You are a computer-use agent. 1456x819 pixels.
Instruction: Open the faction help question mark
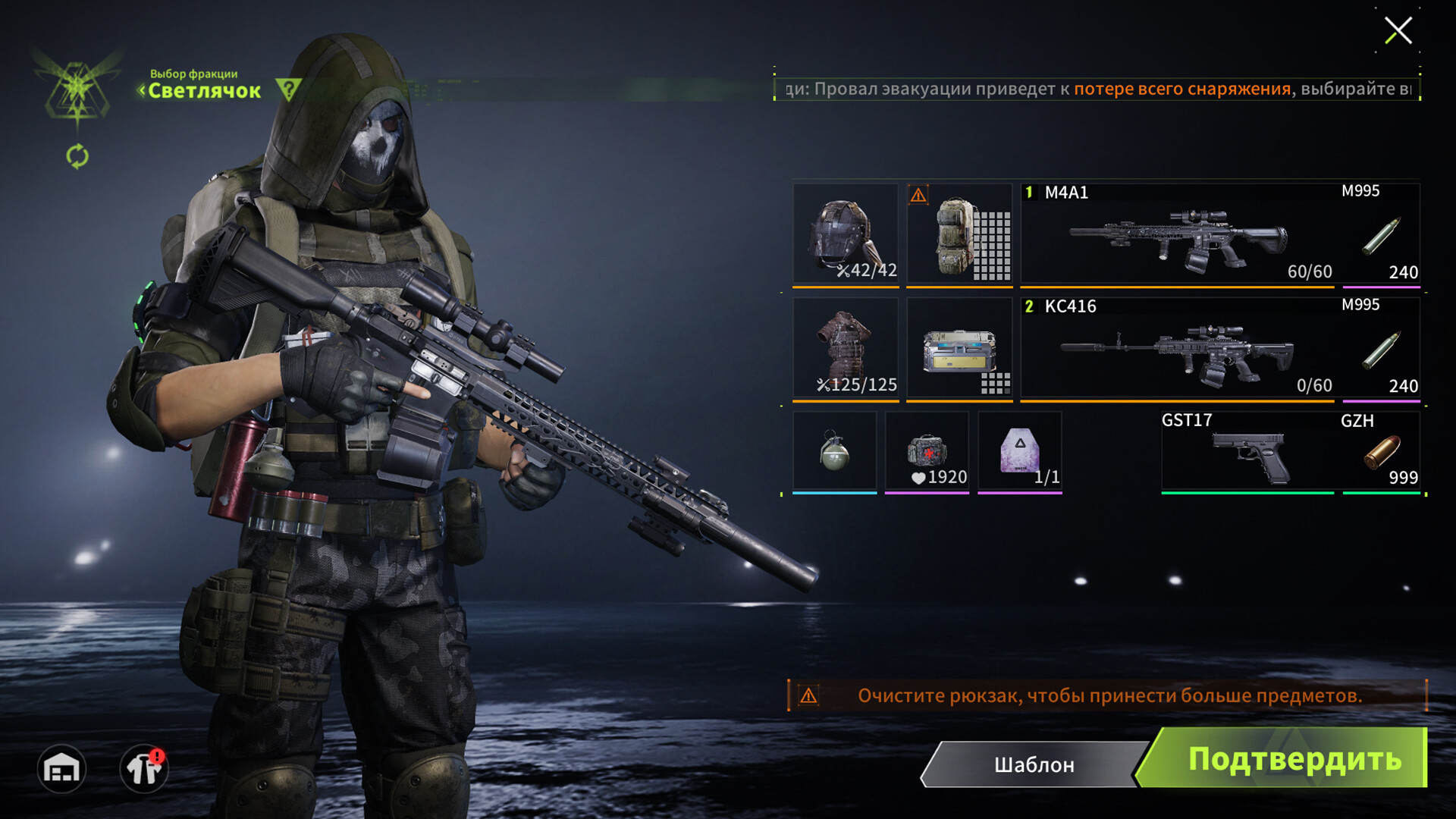click(288, 89)
